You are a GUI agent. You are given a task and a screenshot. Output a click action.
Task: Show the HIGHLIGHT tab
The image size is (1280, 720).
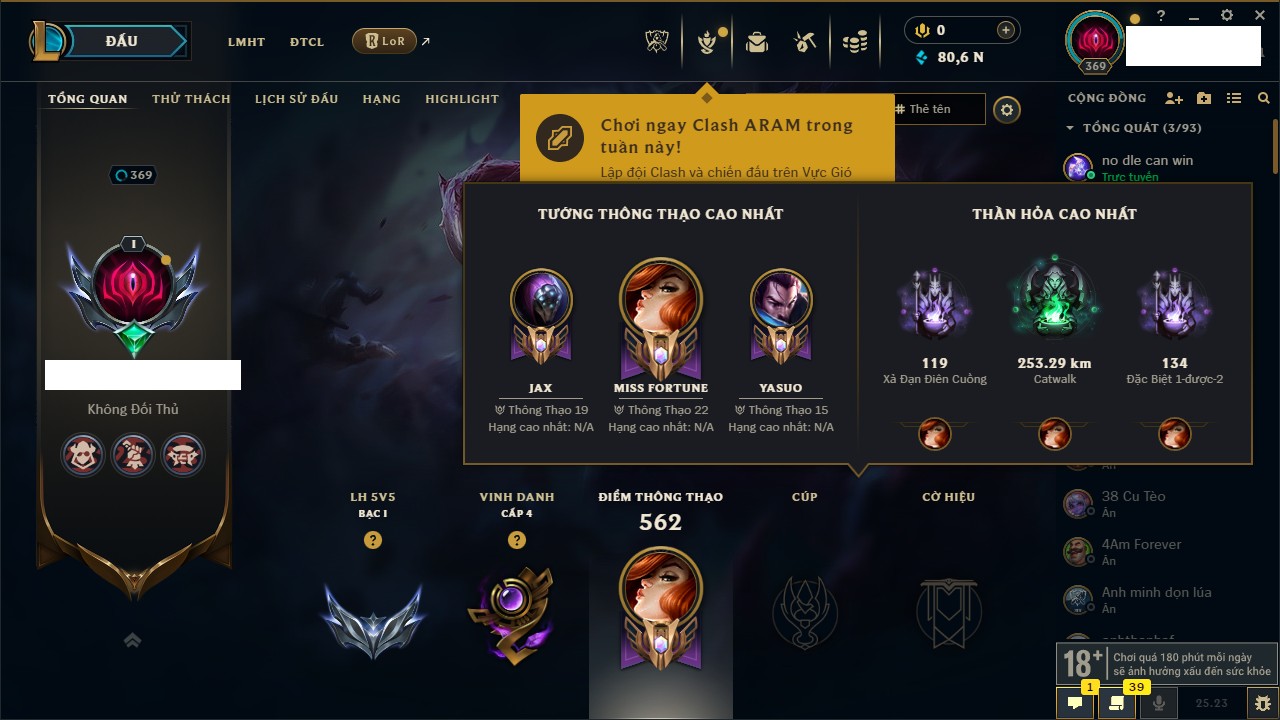pos(461,99)
